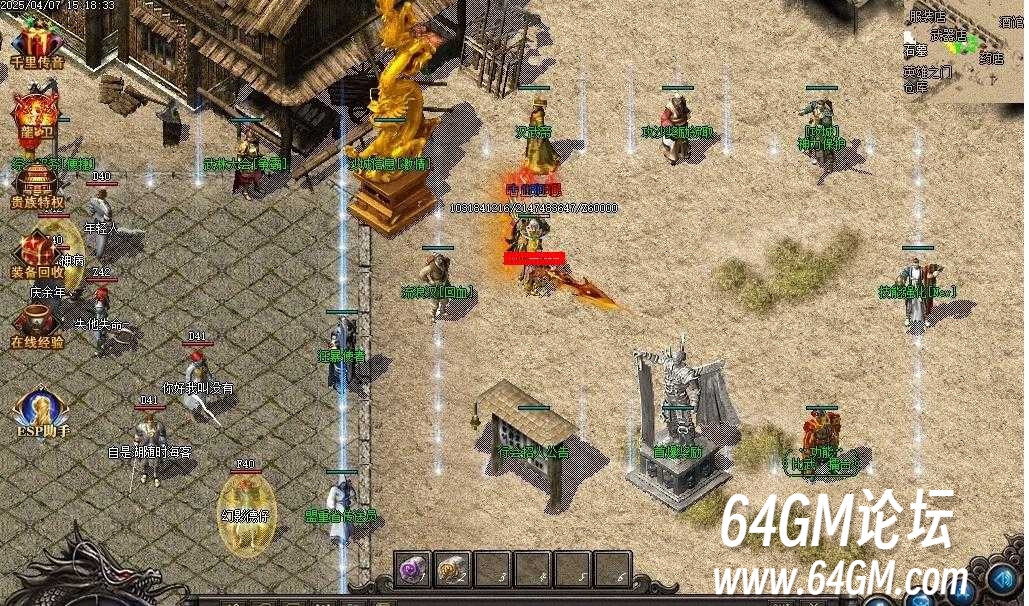Select the 仓库 label on the minimap
This screenshot has height=606, width=1029.
click(x=915, y=87)
